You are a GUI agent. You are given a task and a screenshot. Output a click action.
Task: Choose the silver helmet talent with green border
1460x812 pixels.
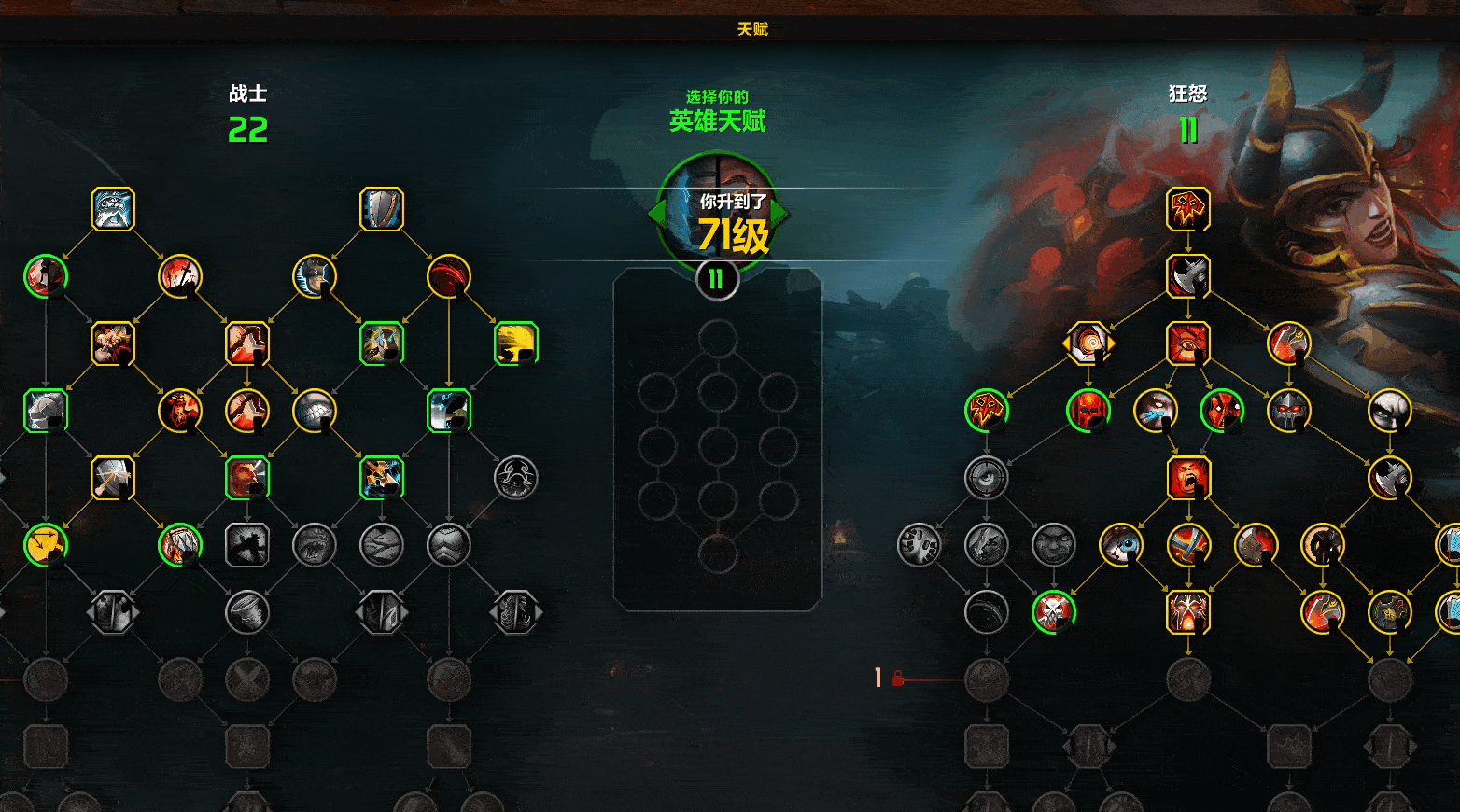tap(46, 411)
